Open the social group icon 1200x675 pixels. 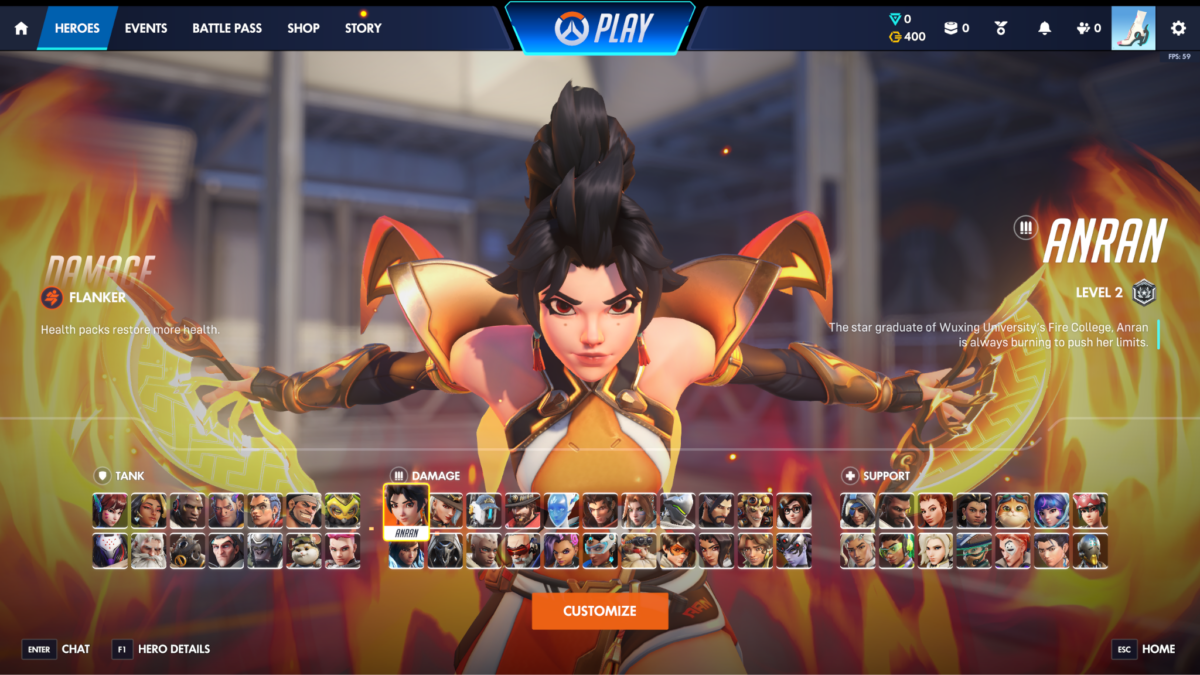coord(1088,28)
